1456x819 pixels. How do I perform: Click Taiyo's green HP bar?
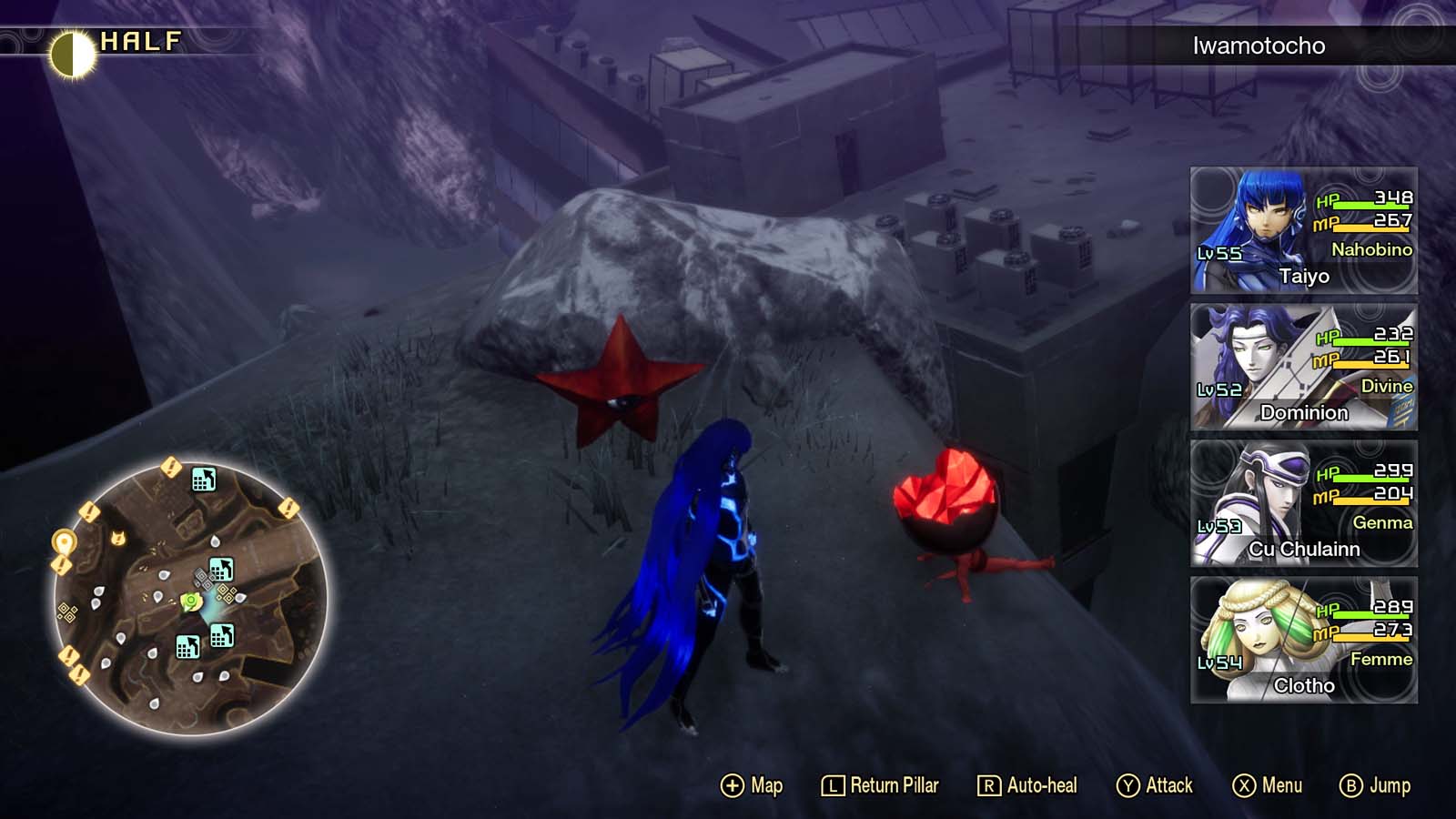pyautogui.click(x=1370, y=205)
